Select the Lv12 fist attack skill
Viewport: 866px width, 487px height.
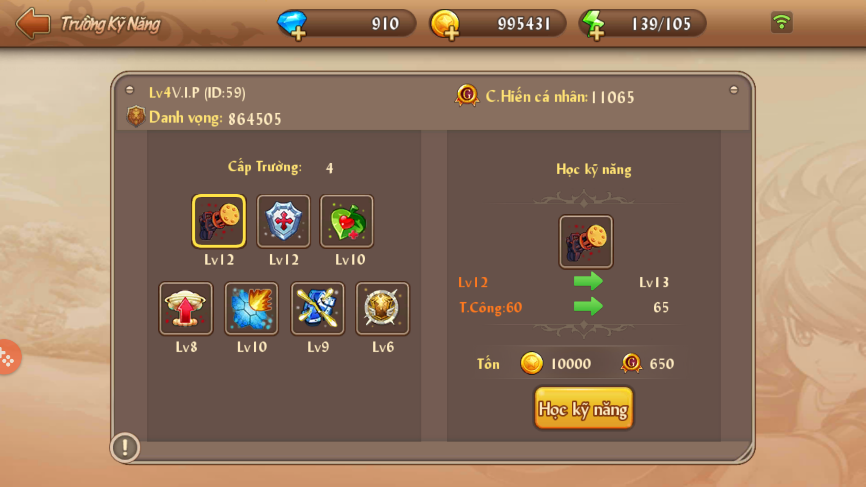tap(219, 221)
